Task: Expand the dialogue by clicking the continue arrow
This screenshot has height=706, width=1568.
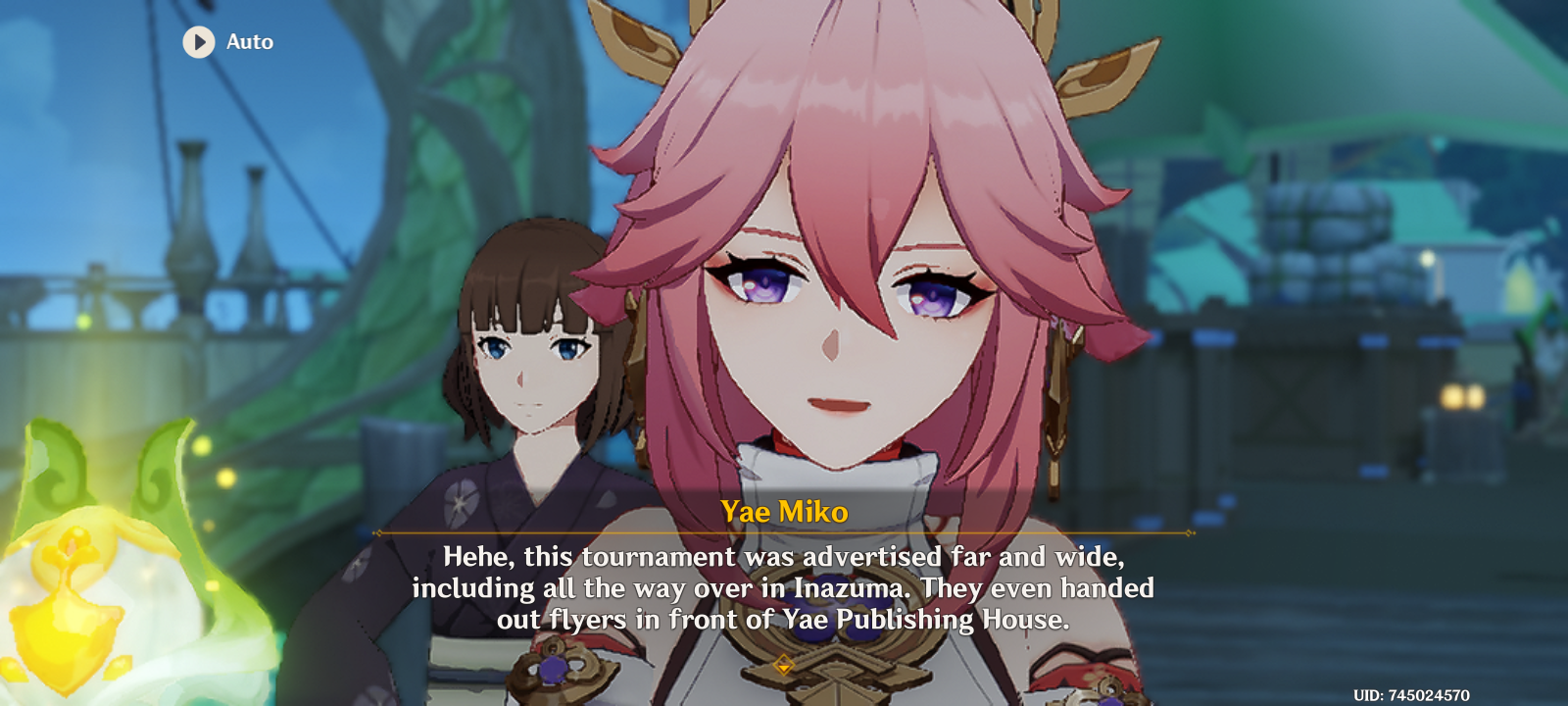Action: (x=784, y=663)
